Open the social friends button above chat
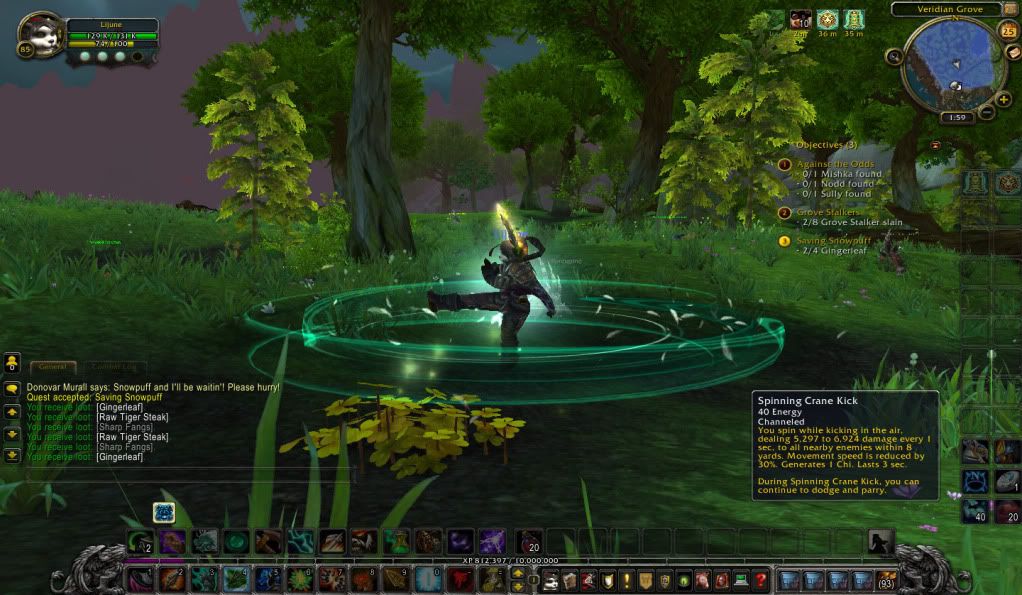 (13, 362)
